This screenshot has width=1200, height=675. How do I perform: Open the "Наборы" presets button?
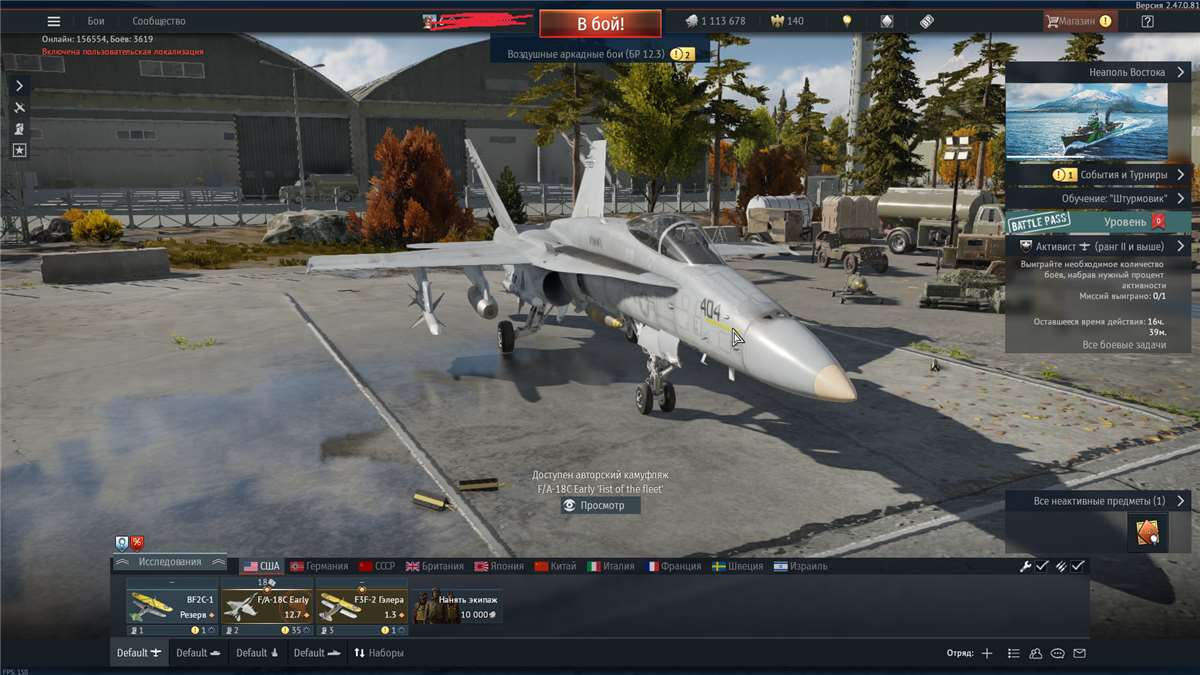tap(378, 653)
